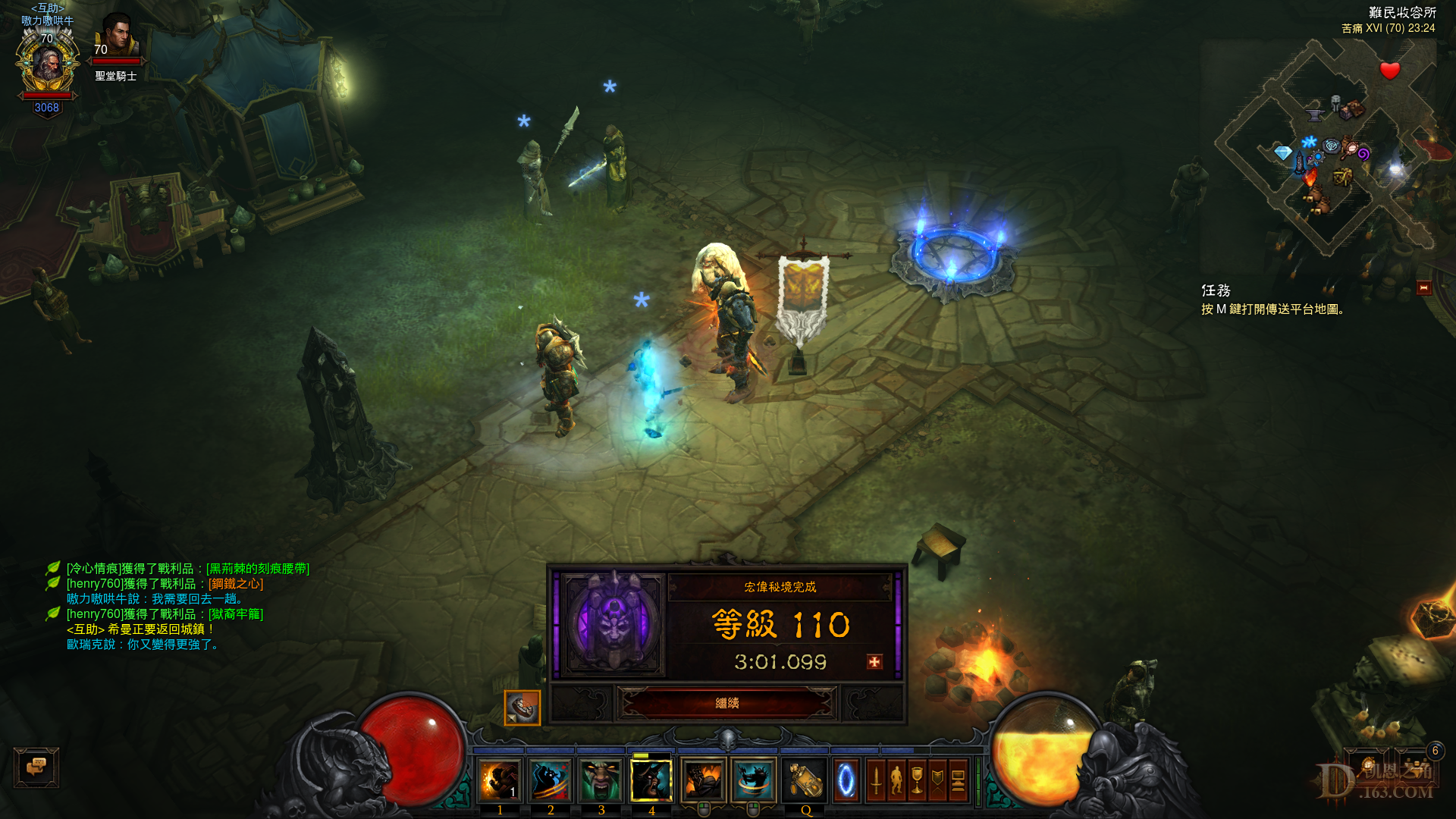Click the goblet achievements icon in the menu bar
1456x819 pixels.
(917, 782)
